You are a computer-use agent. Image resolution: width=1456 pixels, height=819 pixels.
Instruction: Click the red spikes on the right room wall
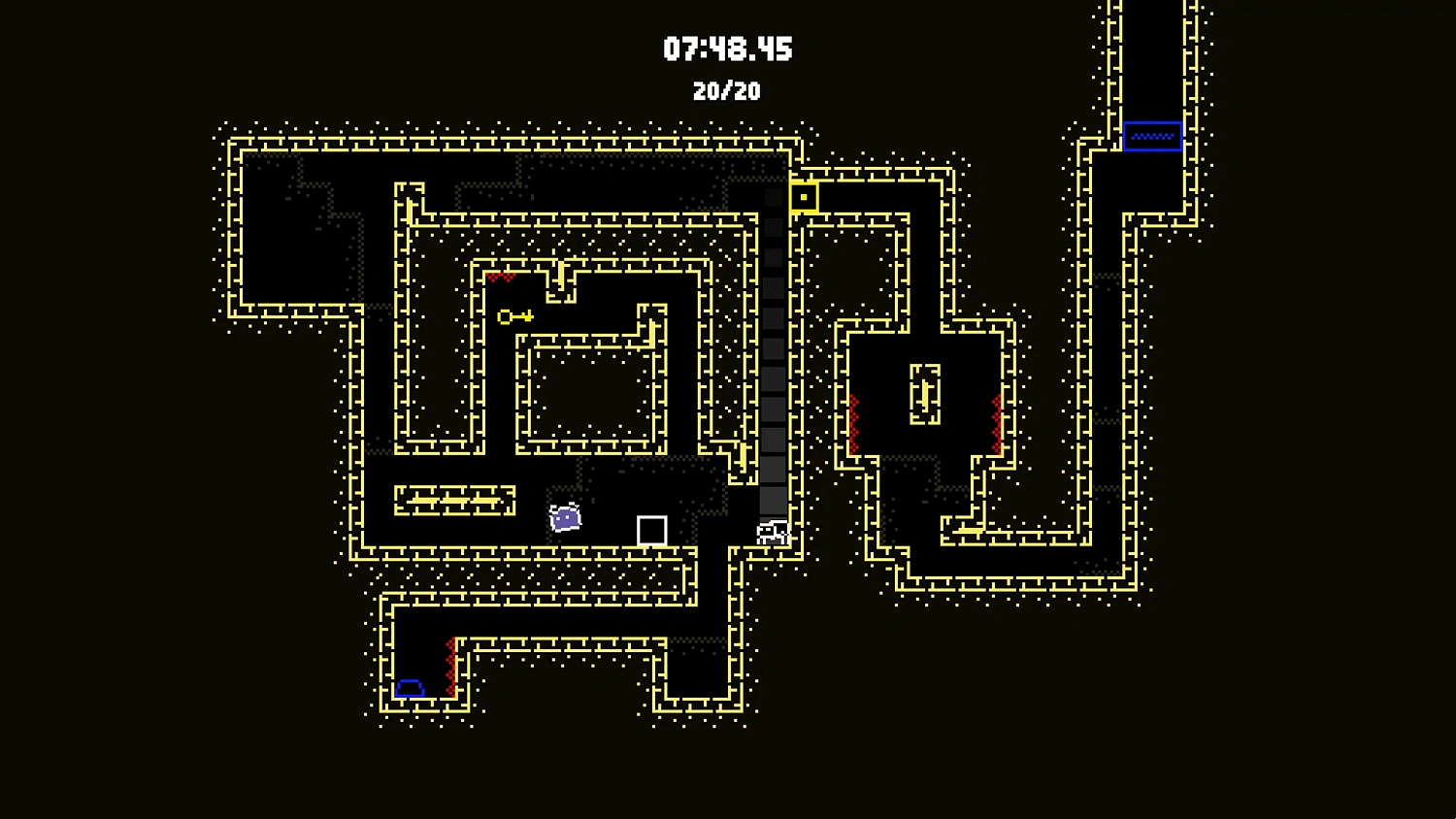[x=997, y=417]
